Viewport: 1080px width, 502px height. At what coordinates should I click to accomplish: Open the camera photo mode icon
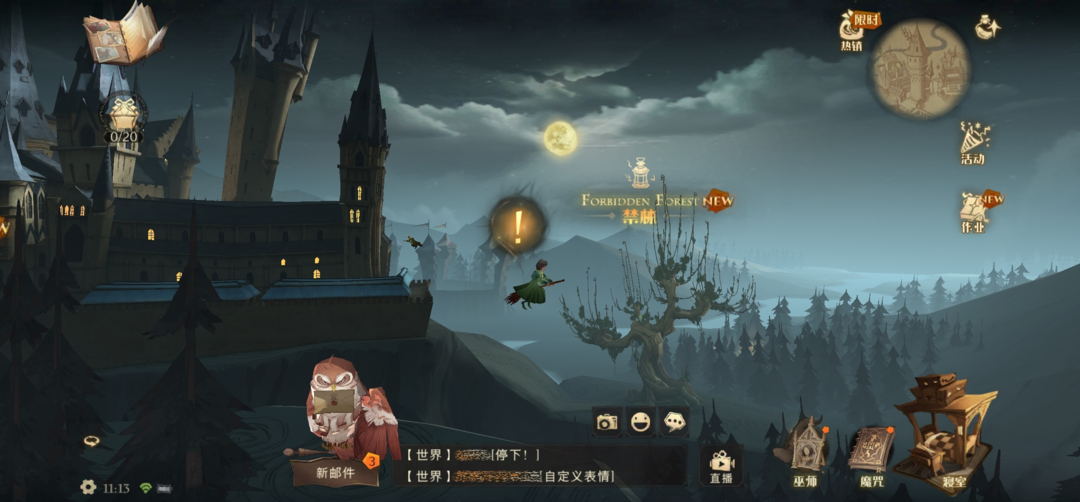click(x=606, y=422)
